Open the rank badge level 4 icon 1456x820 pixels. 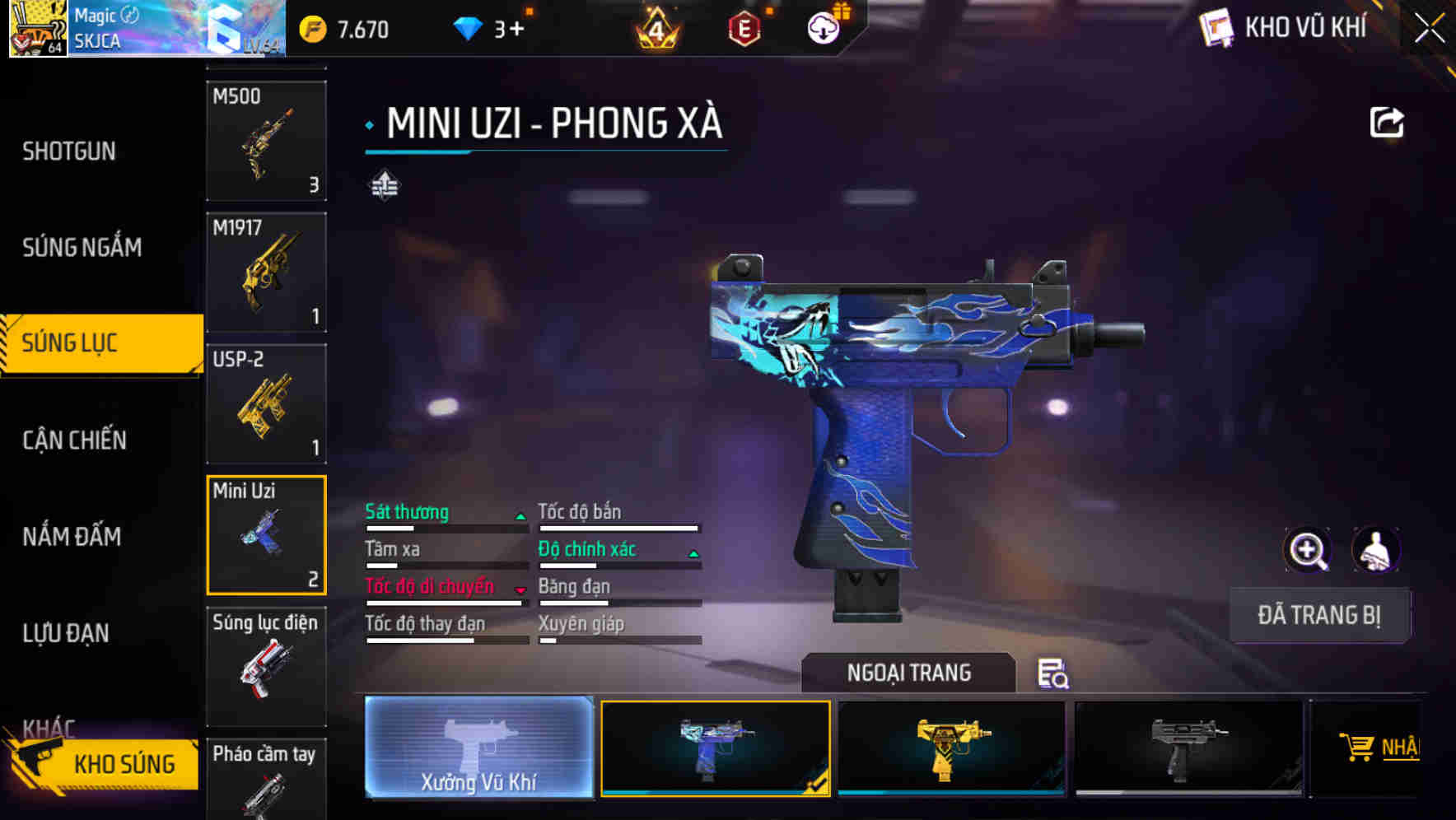(x=655, y=30)
